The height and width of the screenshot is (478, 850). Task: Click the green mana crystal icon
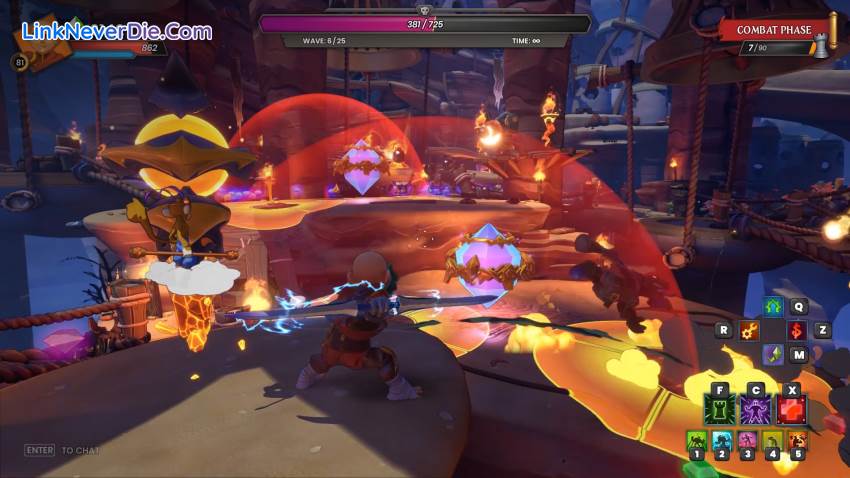click(x=772, y=354)
